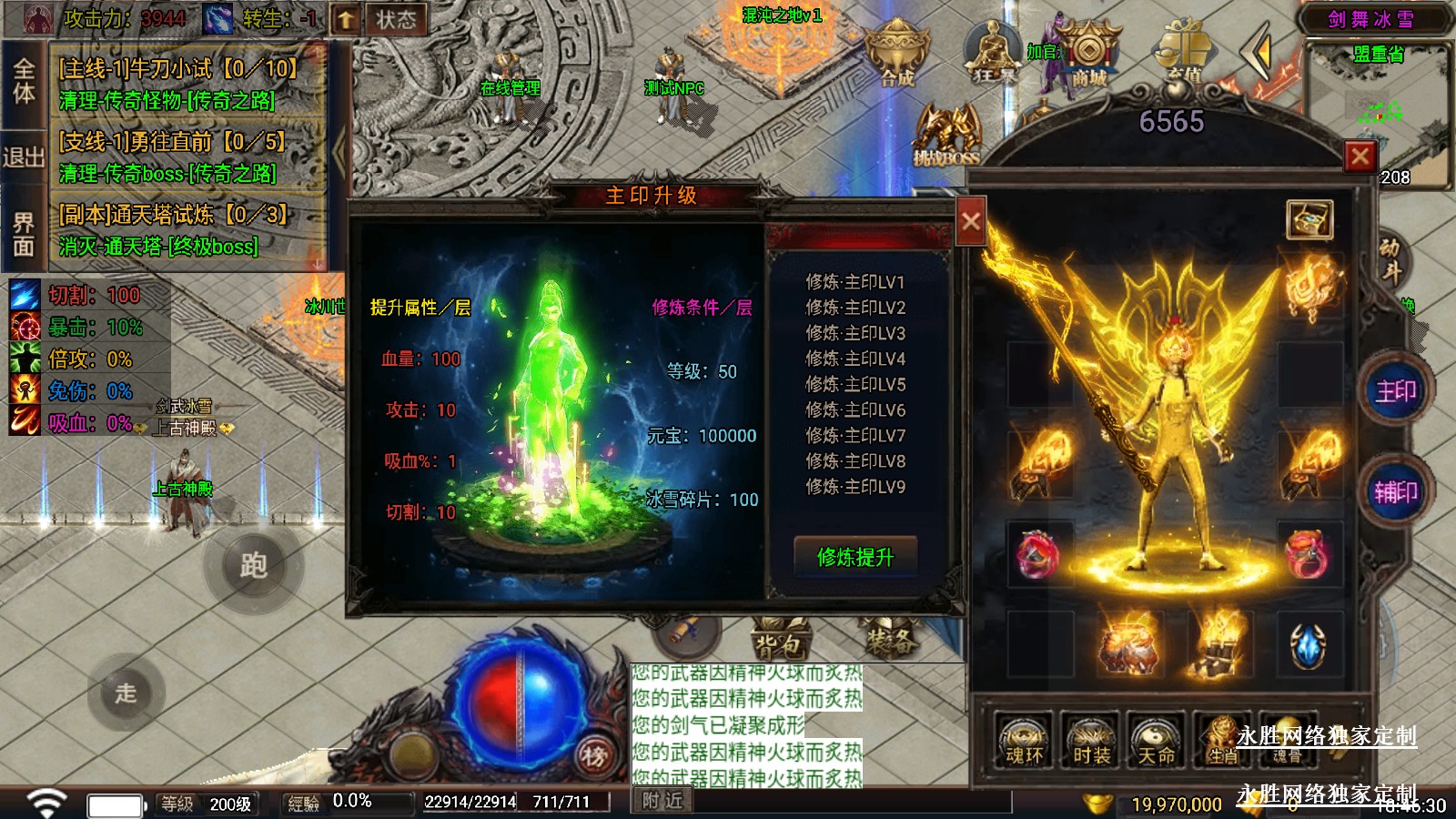Open the 合成 crafting icon
The width and height of the screenshot is (1456, 819).
(896, 55)
